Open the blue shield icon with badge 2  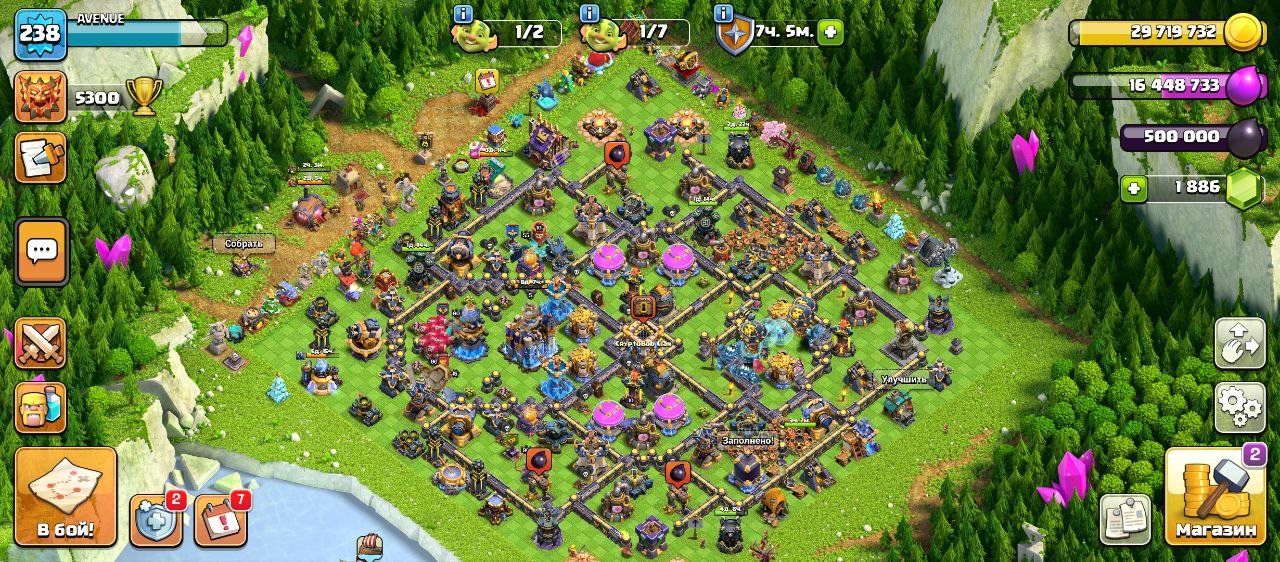(156, 520)
